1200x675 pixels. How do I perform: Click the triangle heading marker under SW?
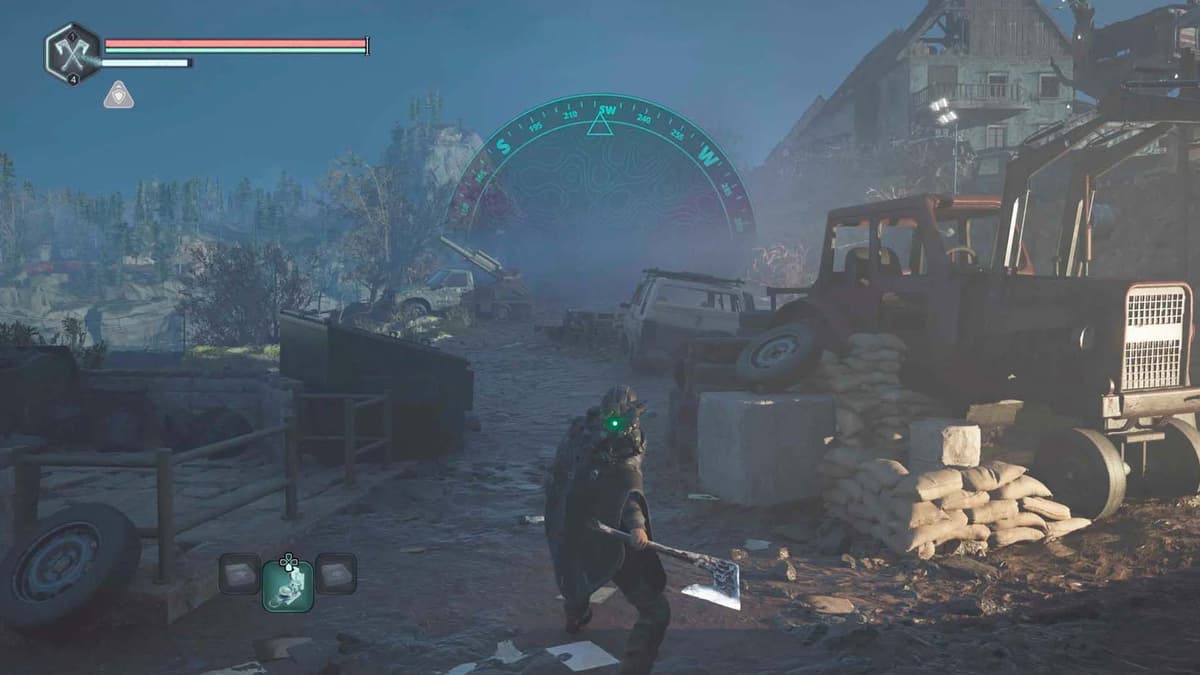599,125
